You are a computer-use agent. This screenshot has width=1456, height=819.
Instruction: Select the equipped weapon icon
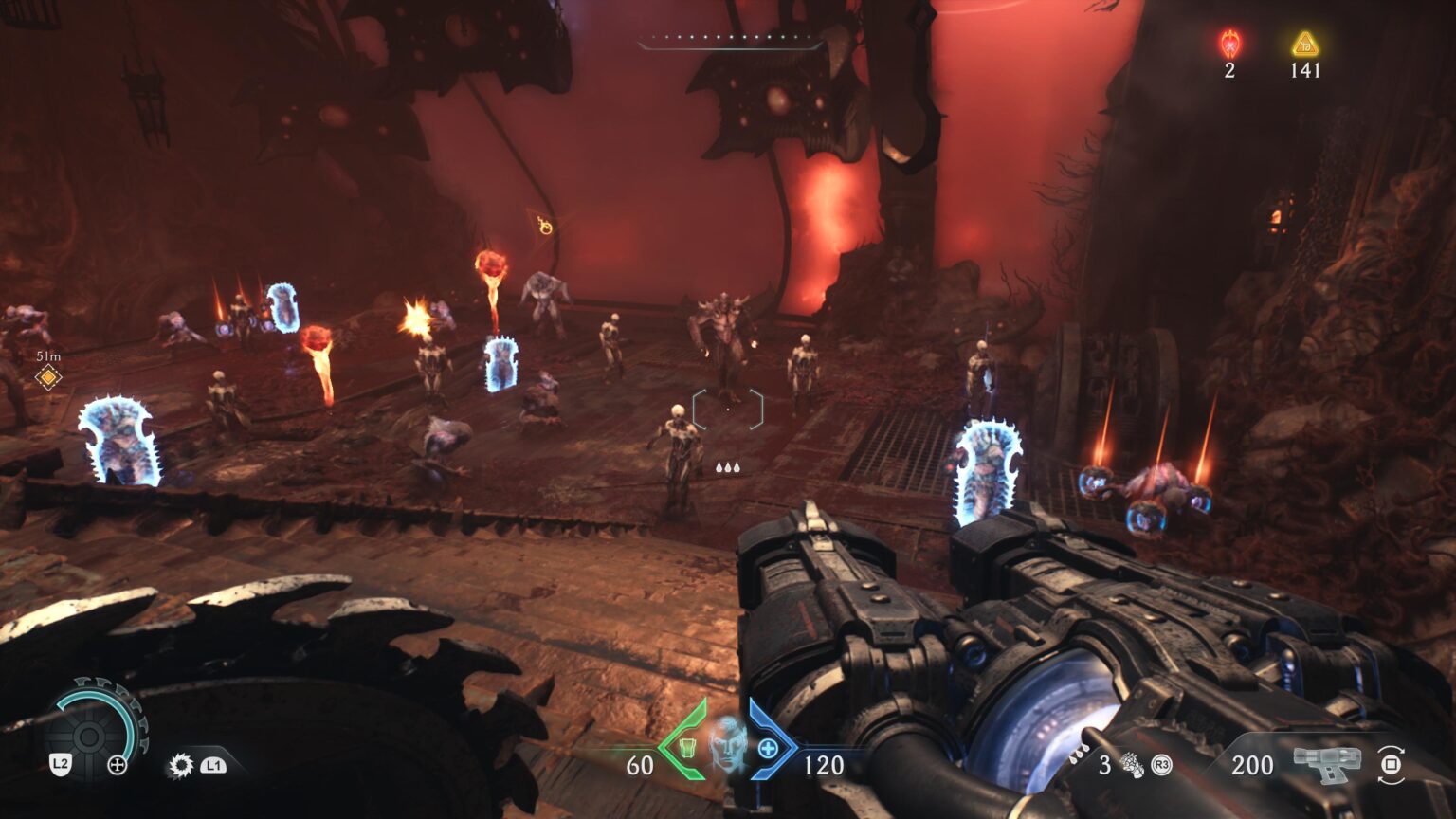(1327, 764)
